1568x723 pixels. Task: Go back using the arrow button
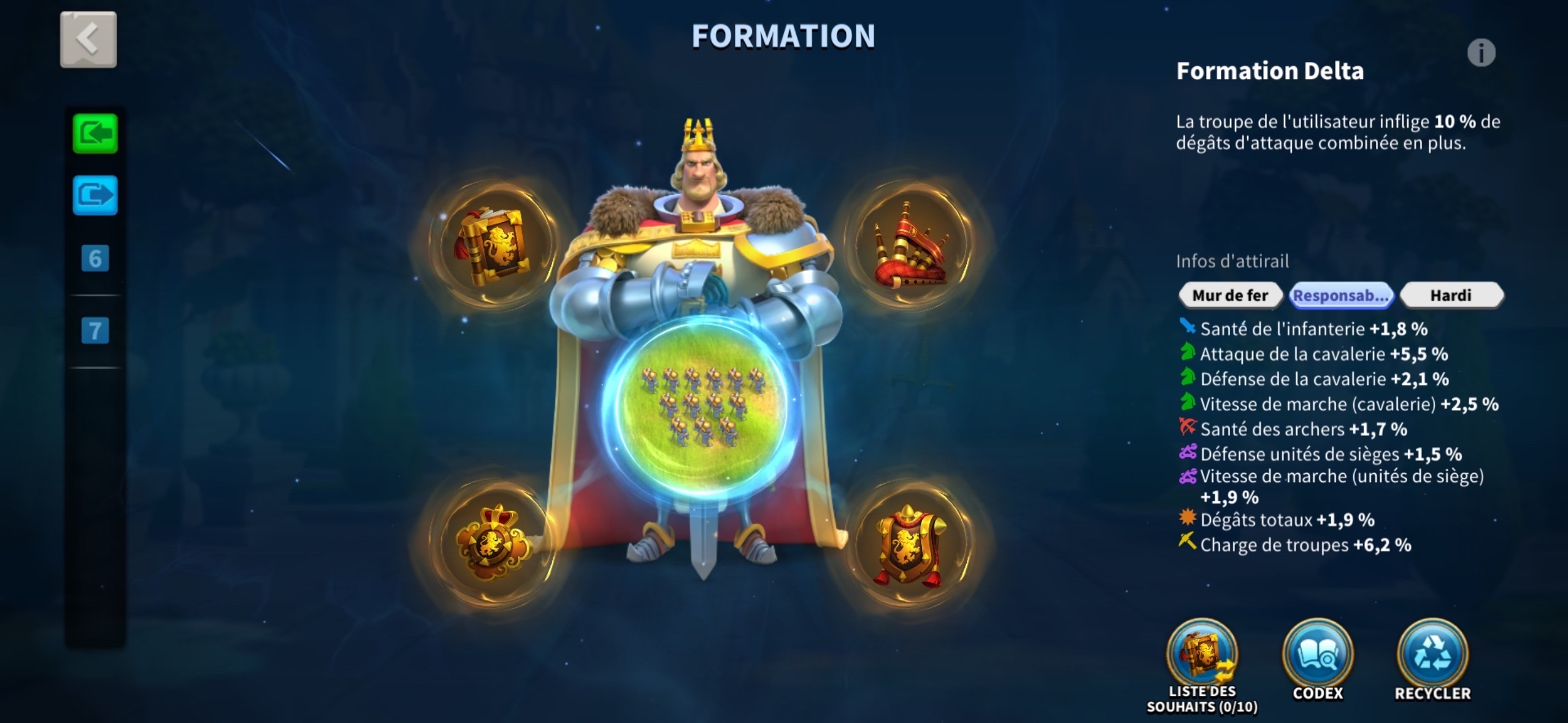click(88, 40)
